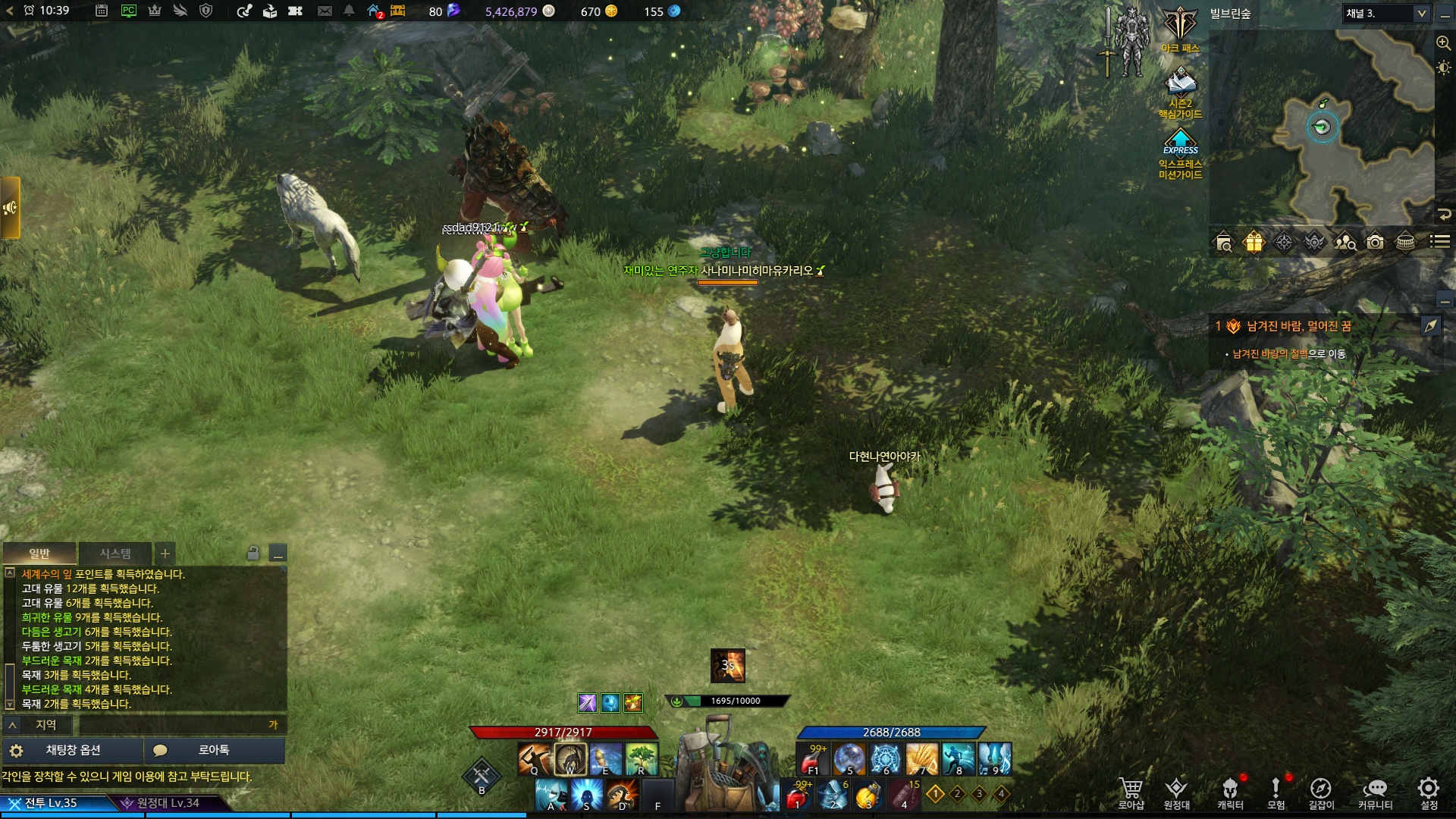1456x819 pixels.
Task: Open the 설정 settings gear
Action: click(x=1429, y=792)
